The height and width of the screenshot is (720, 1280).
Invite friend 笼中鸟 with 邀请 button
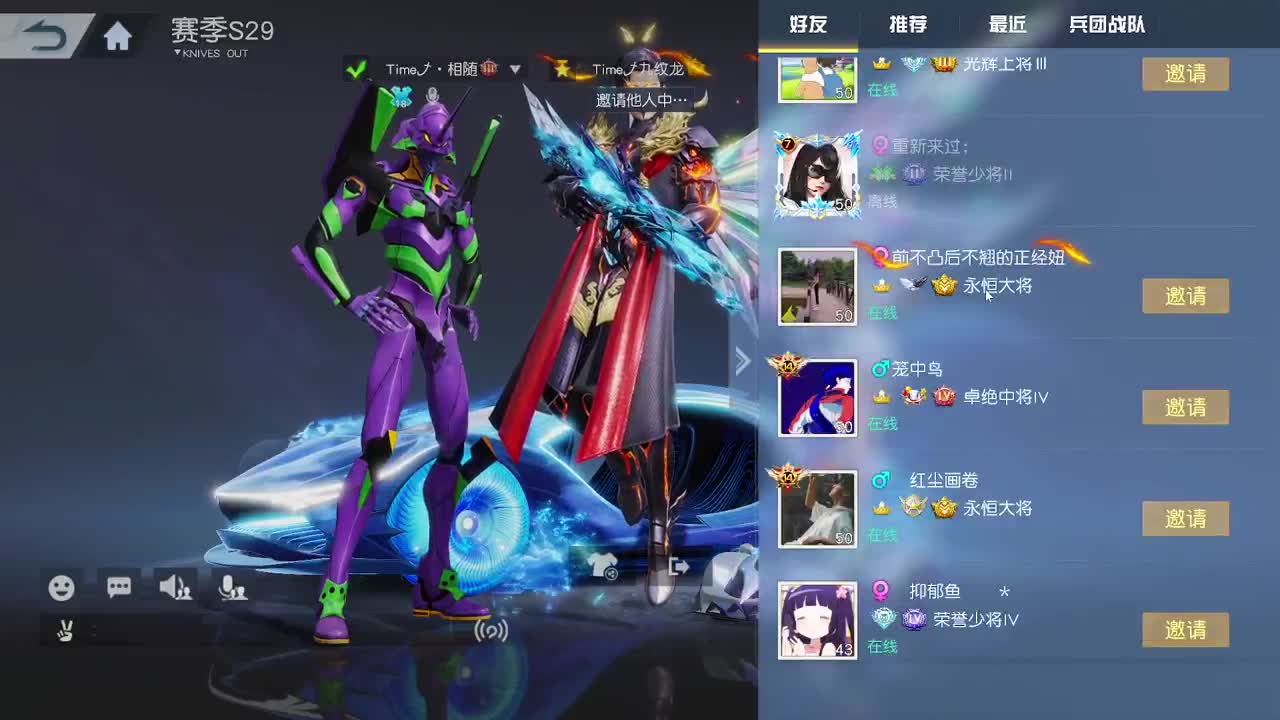[x=1185, y=406]
